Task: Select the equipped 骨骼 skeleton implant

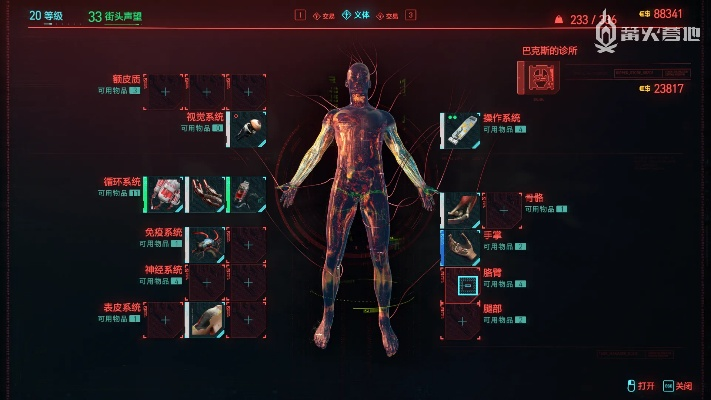Action: (461, 209)
